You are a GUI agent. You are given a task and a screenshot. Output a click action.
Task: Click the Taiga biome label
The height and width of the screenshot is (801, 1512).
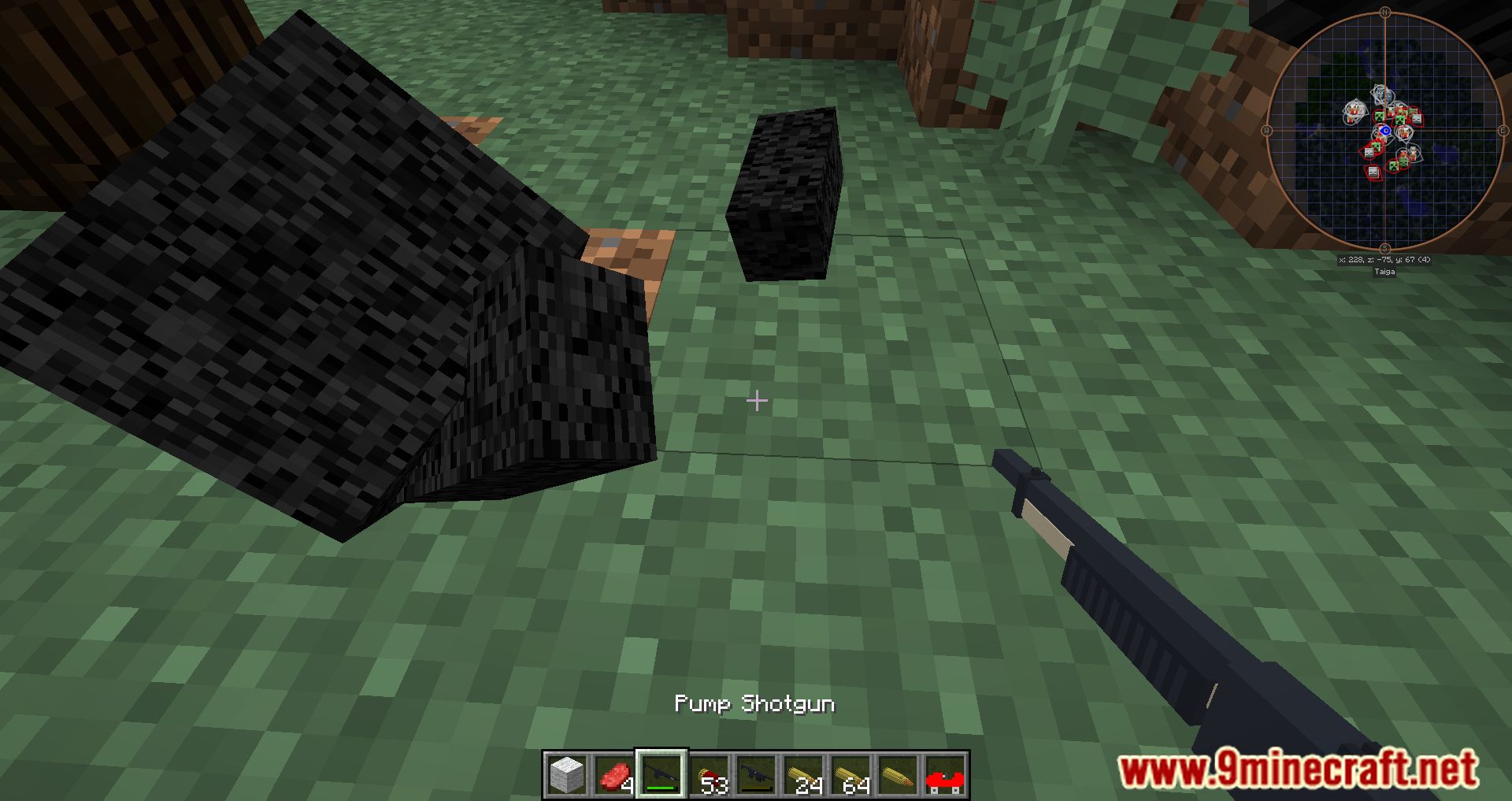pos(1385,270)
